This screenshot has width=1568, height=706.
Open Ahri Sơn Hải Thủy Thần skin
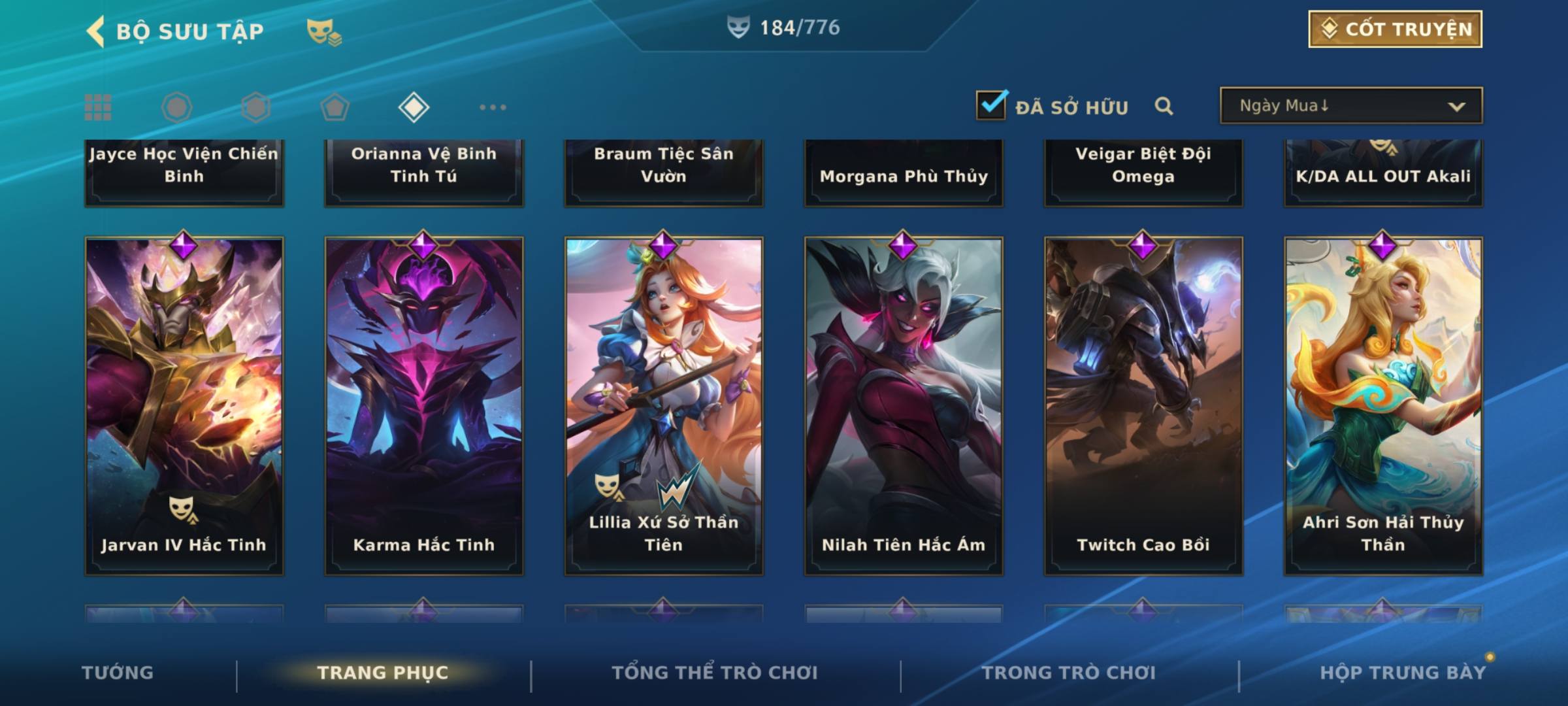pos(1383,405)
